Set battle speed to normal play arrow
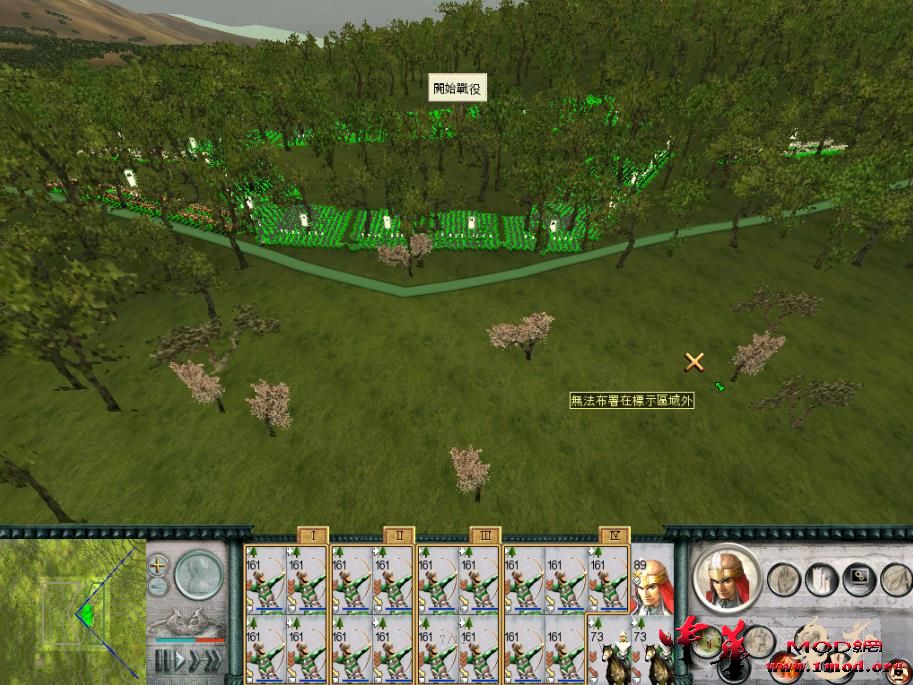The height and width of the screenshot is (685, 913). click(x=179, y=659)
